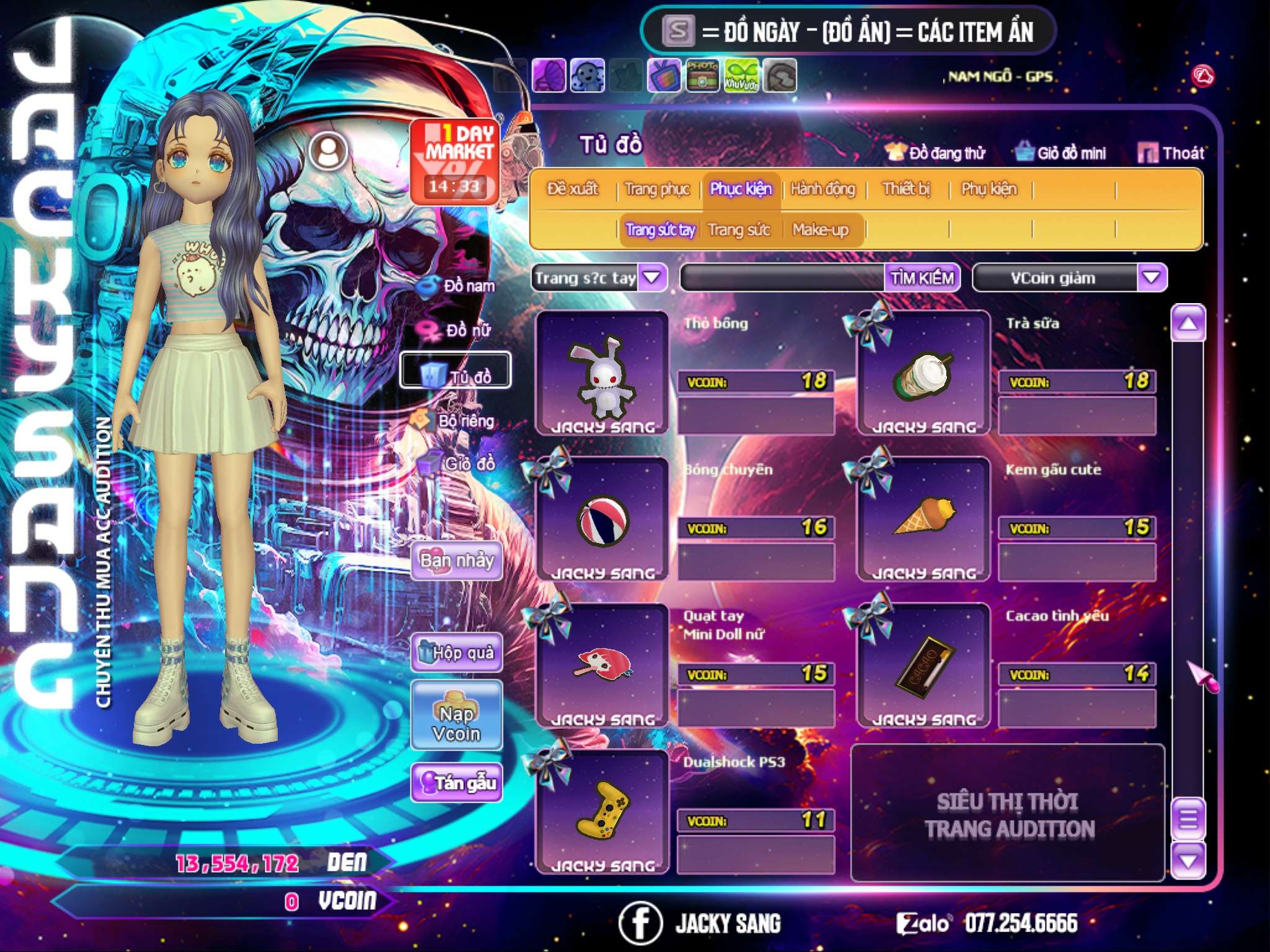Open the 1 Day Market banner
Viewport: 1270px width, 952px height.
point(455,161)
